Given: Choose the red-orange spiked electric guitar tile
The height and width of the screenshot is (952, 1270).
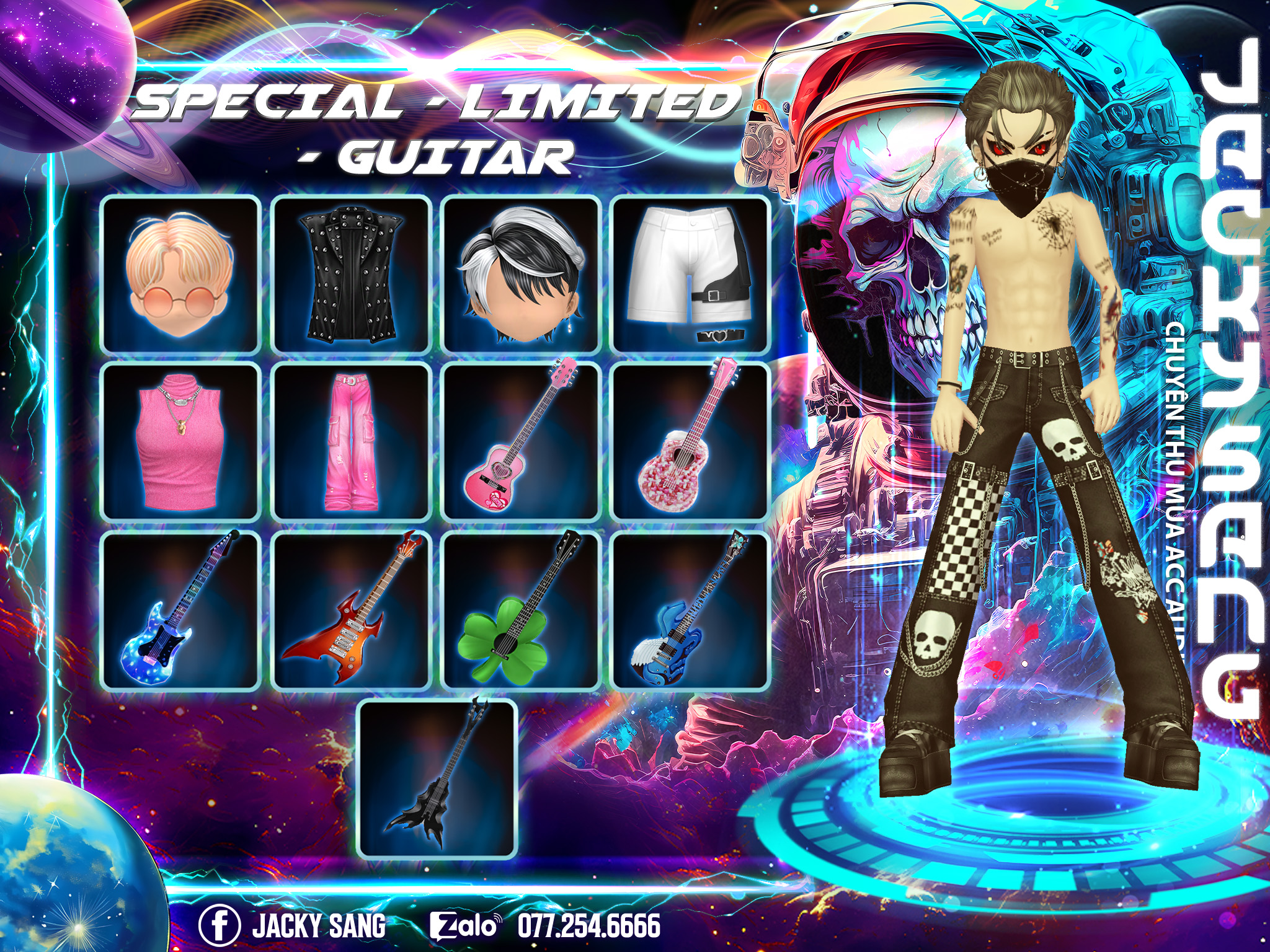Looking at the screenshot, I should pyautogui.click(x=351, y=610).
